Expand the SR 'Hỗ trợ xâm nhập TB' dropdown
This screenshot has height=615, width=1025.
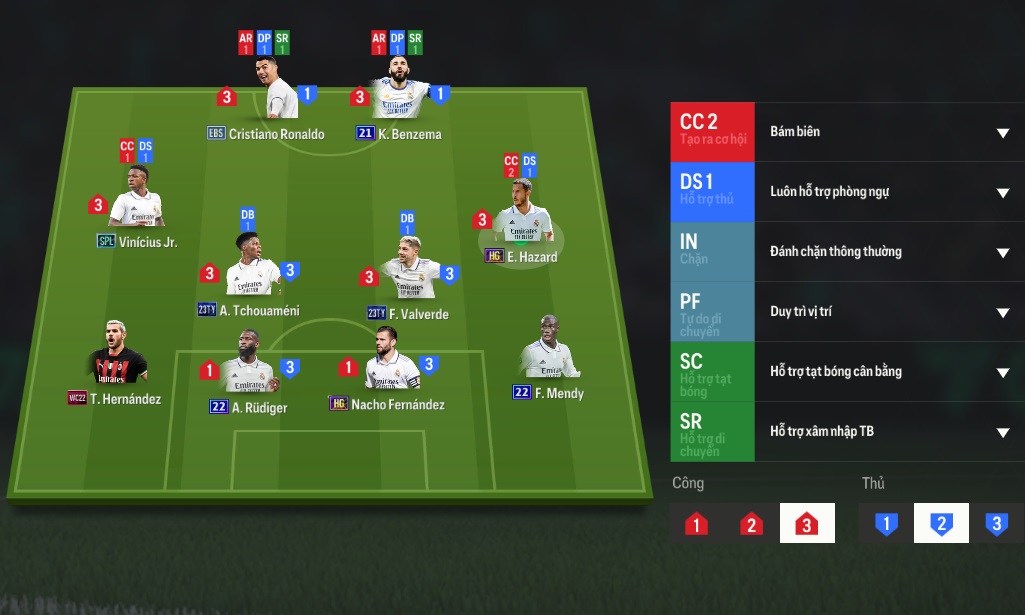coord(1002,433)
